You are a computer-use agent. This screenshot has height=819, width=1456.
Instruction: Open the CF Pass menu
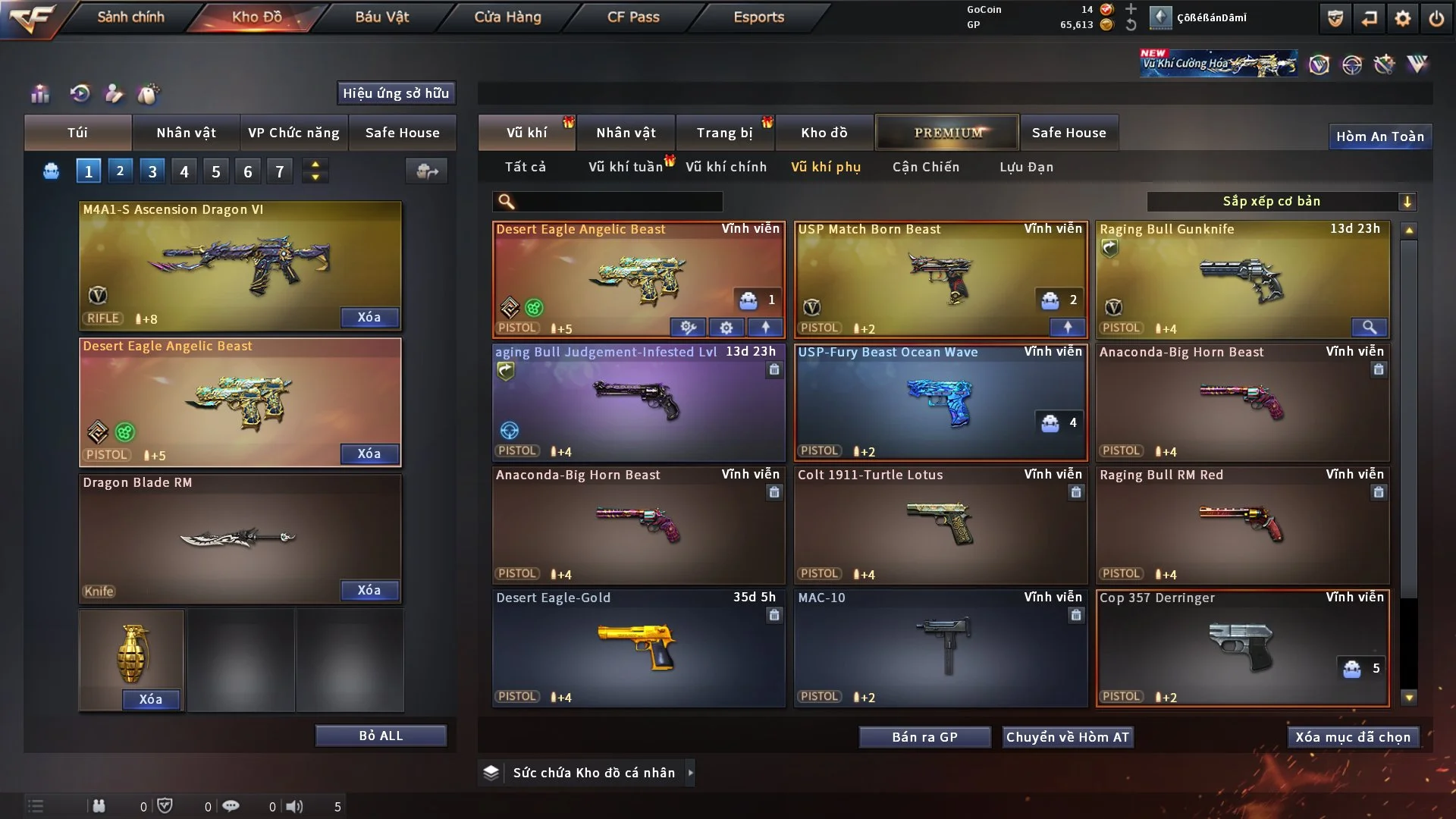pyautogui.click(x=633, y=17)
